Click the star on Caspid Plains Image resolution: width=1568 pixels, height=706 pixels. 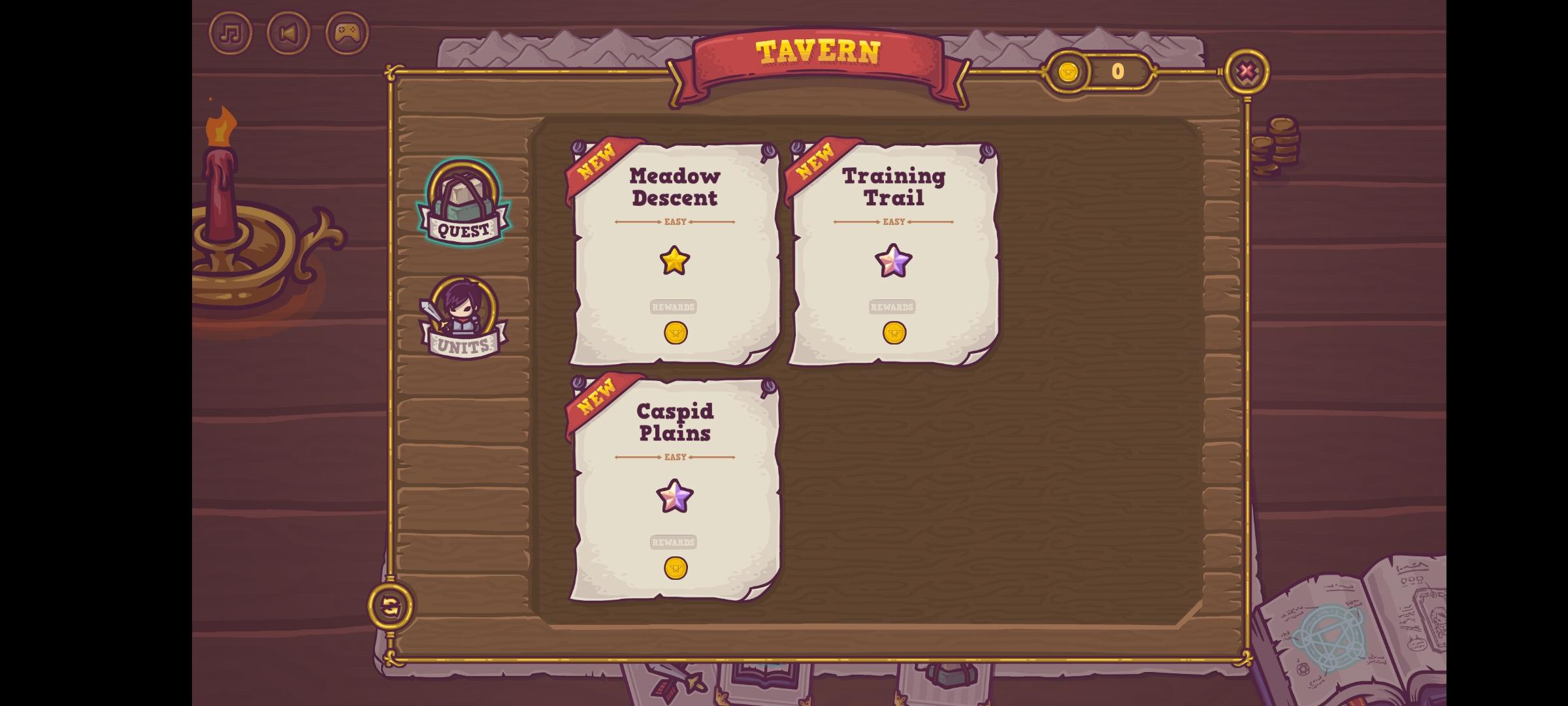(x=676, y=497)
